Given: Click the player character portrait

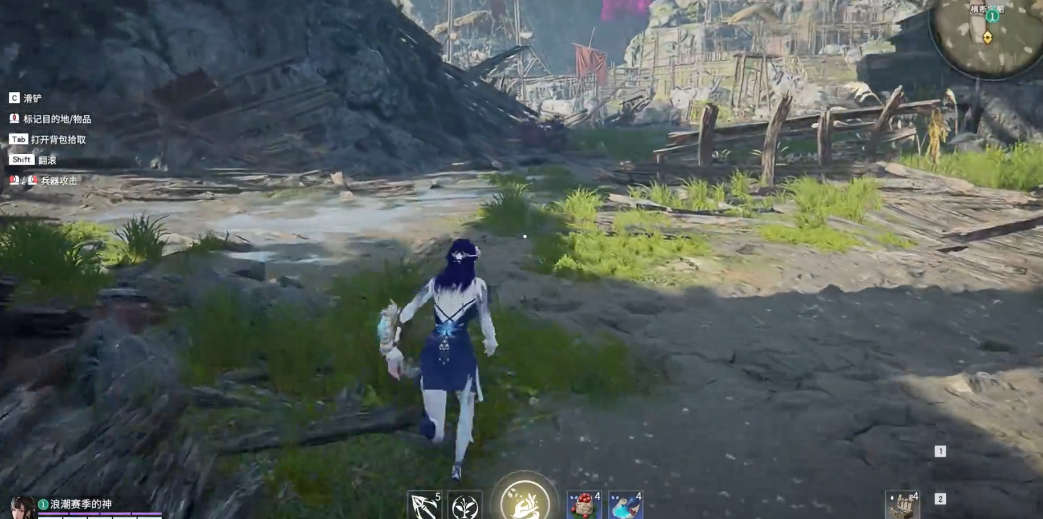Looking at the screenshot, I should tap(21, 507).
